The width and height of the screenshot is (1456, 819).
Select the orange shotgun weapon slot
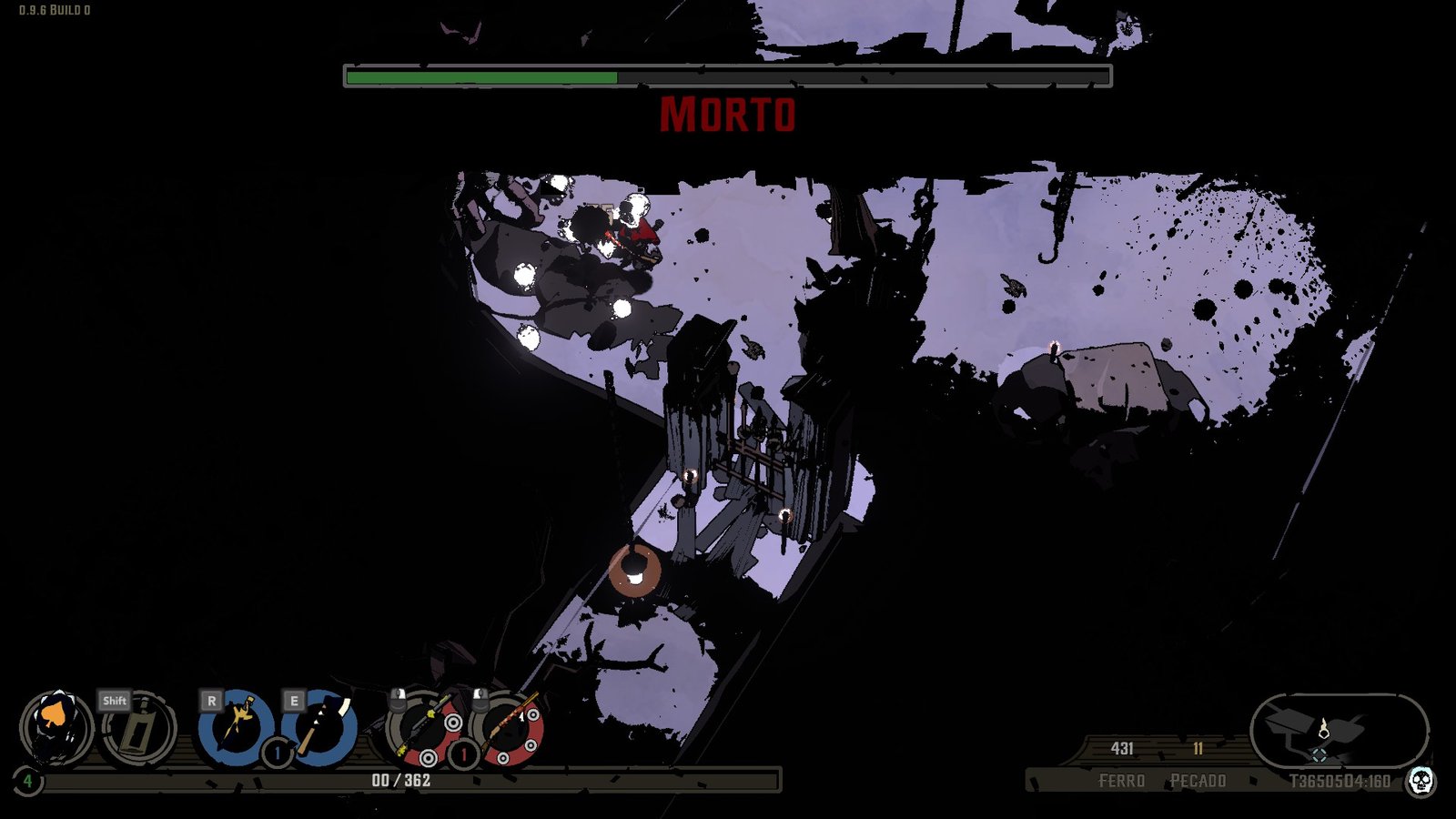(x=509, y=728)
